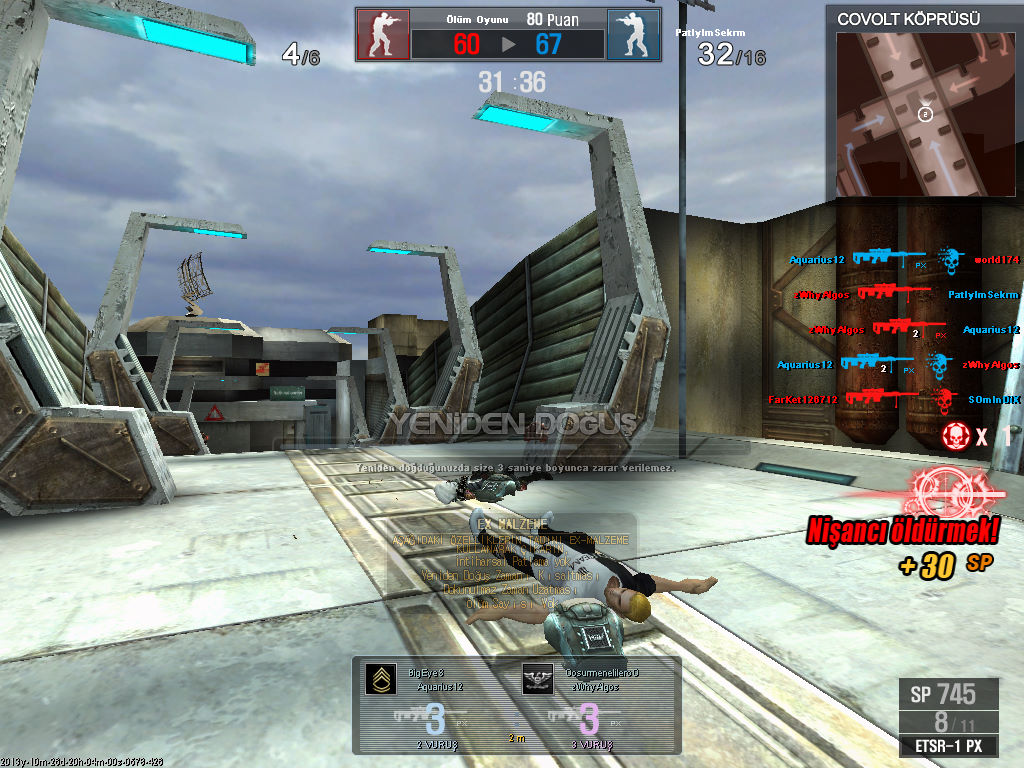Click the gold sergeant rank badge
Image resolution: width=1024 pixels, height=768 pixels.
pyautogui.click(x=380, y=680)
